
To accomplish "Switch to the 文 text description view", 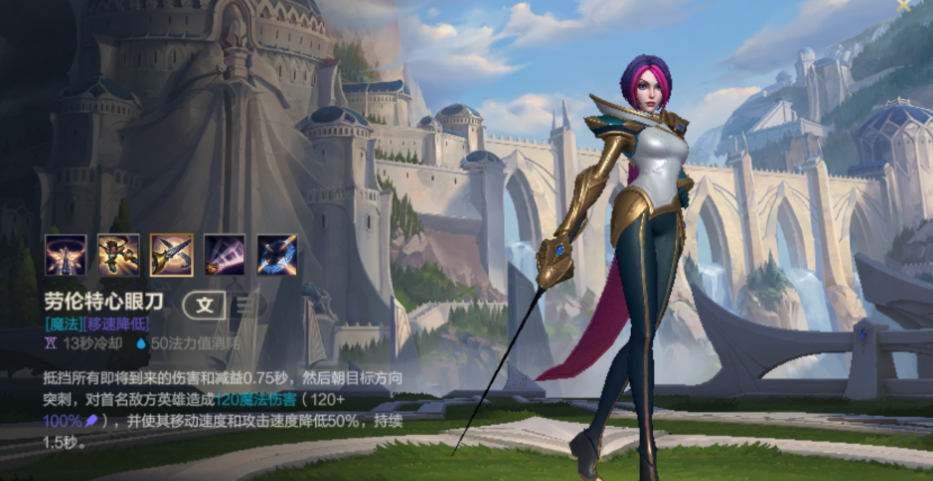I will click(x=205, y=305).
